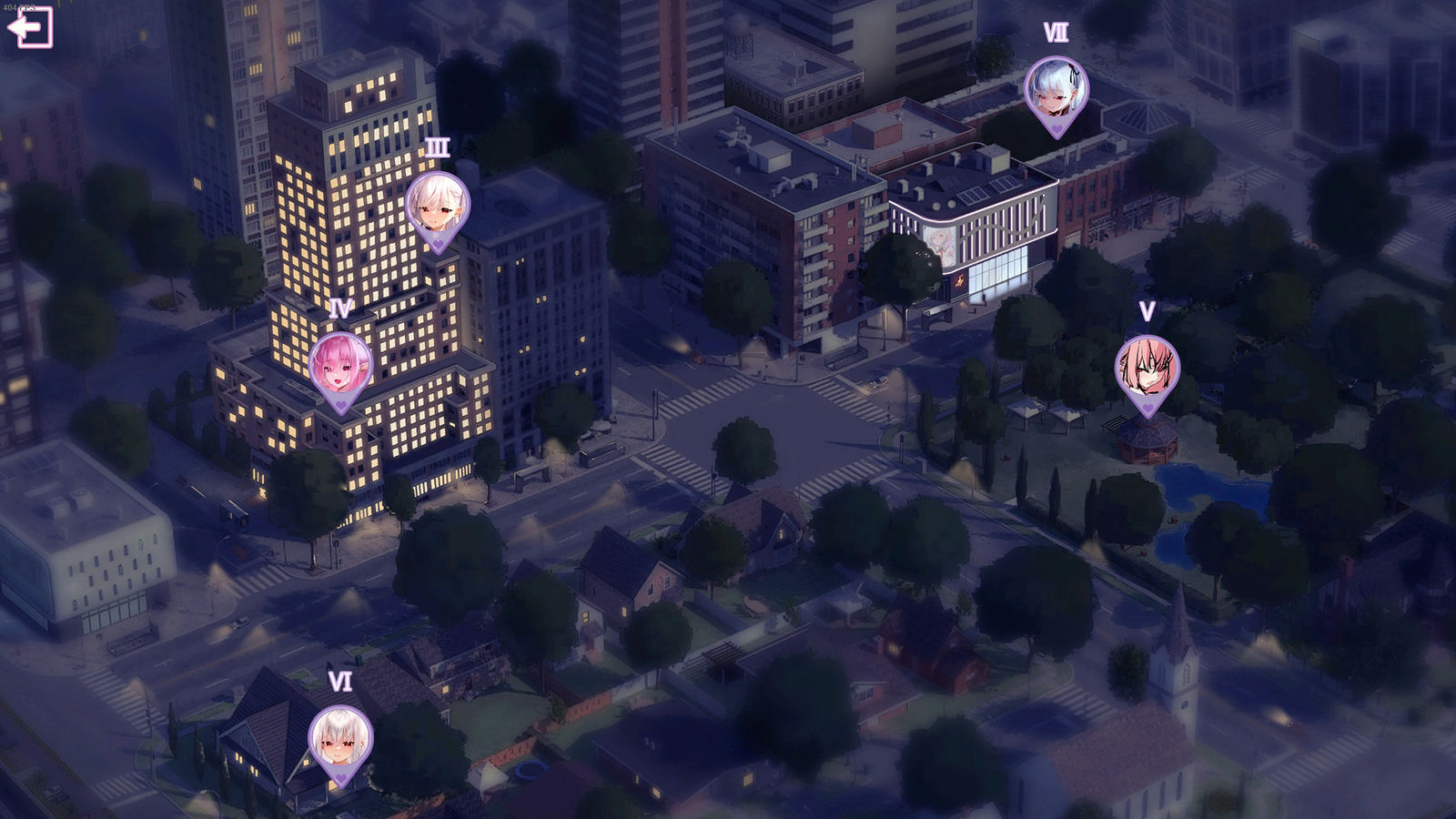Open map marker VII character pin
Screen dimensions: 1456x819
point(1056,91)
